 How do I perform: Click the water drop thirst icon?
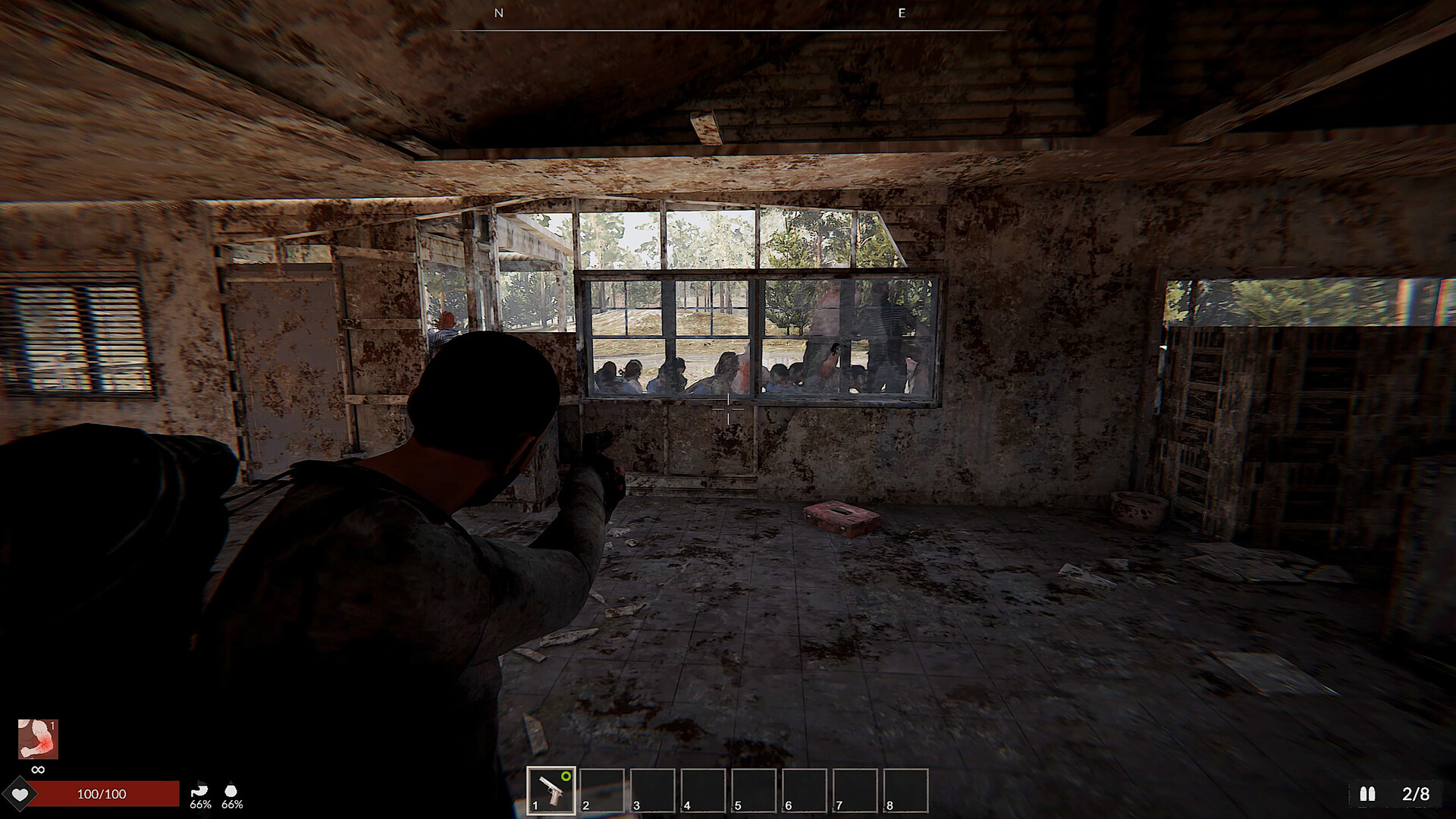point(231,789)
